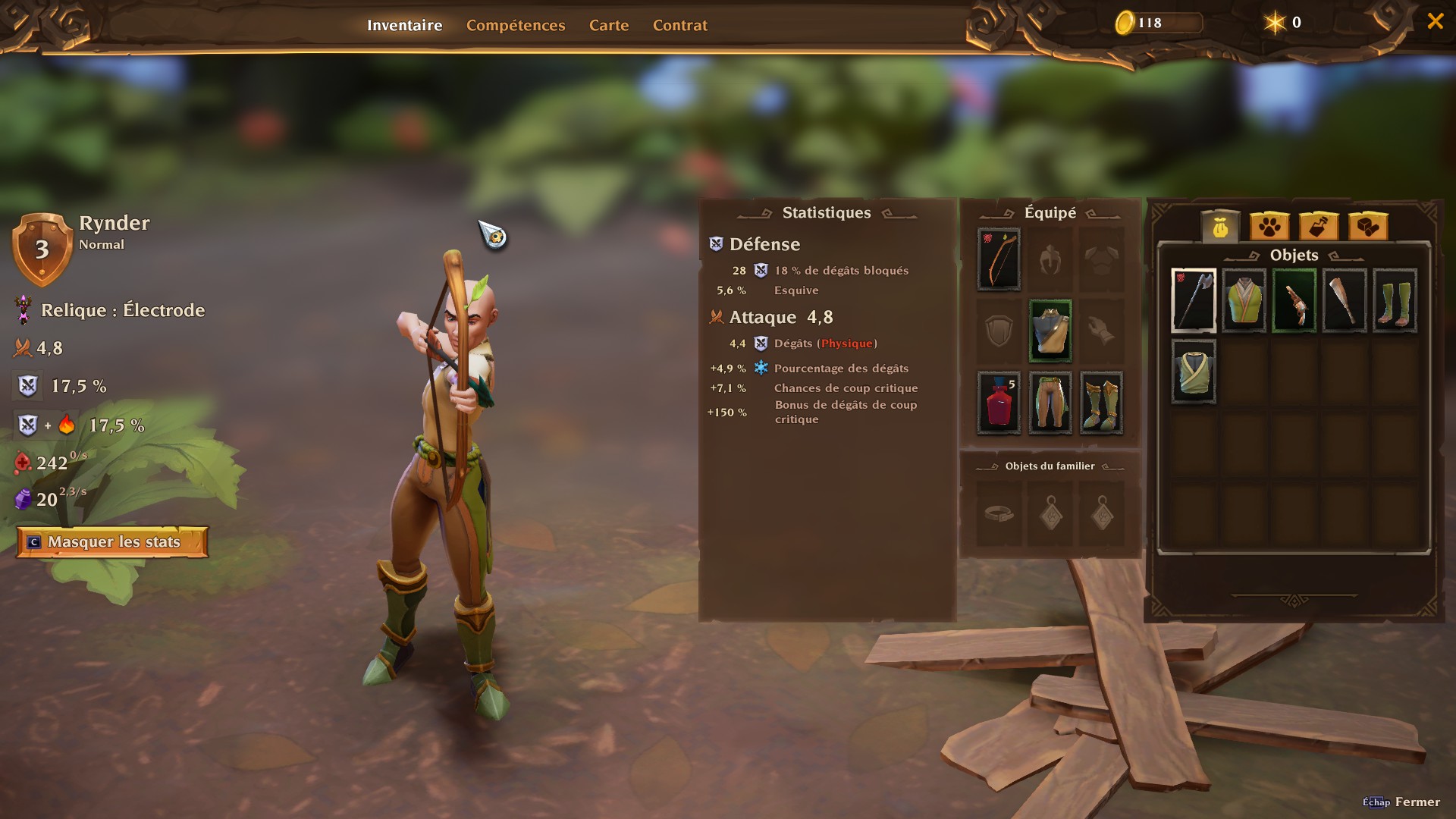Select the Inventaire tab
Viewport: 1456px width, 819px height.
pos(404,25)
